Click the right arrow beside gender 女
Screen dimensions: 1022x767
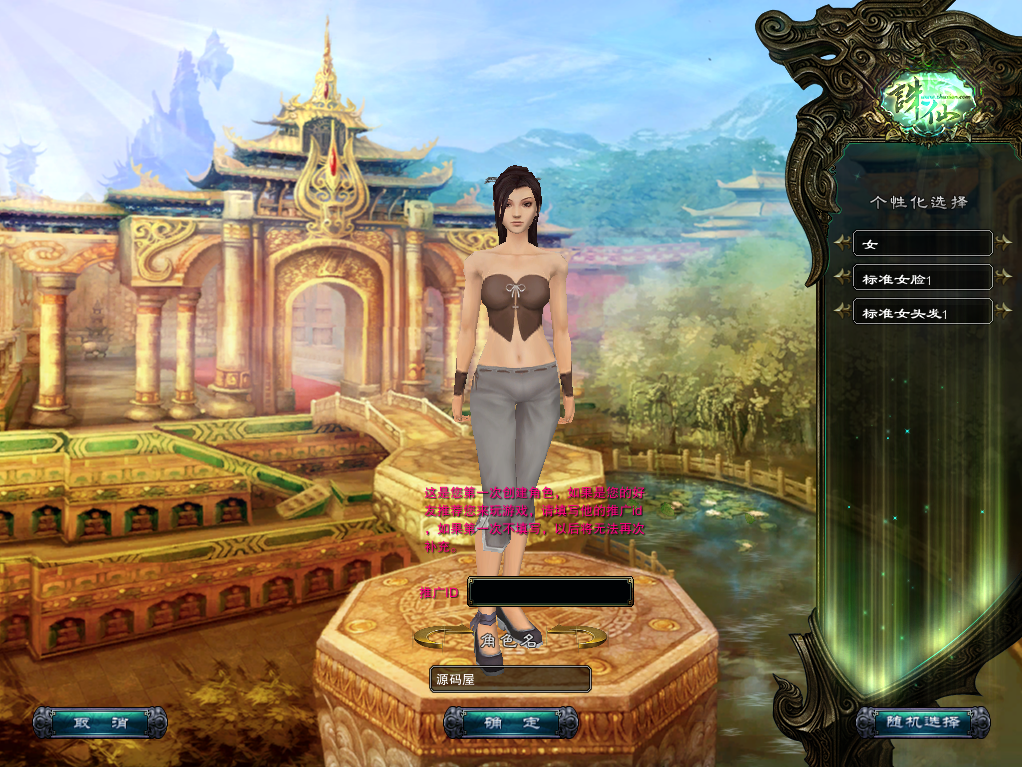click(x=1001, y=243)
